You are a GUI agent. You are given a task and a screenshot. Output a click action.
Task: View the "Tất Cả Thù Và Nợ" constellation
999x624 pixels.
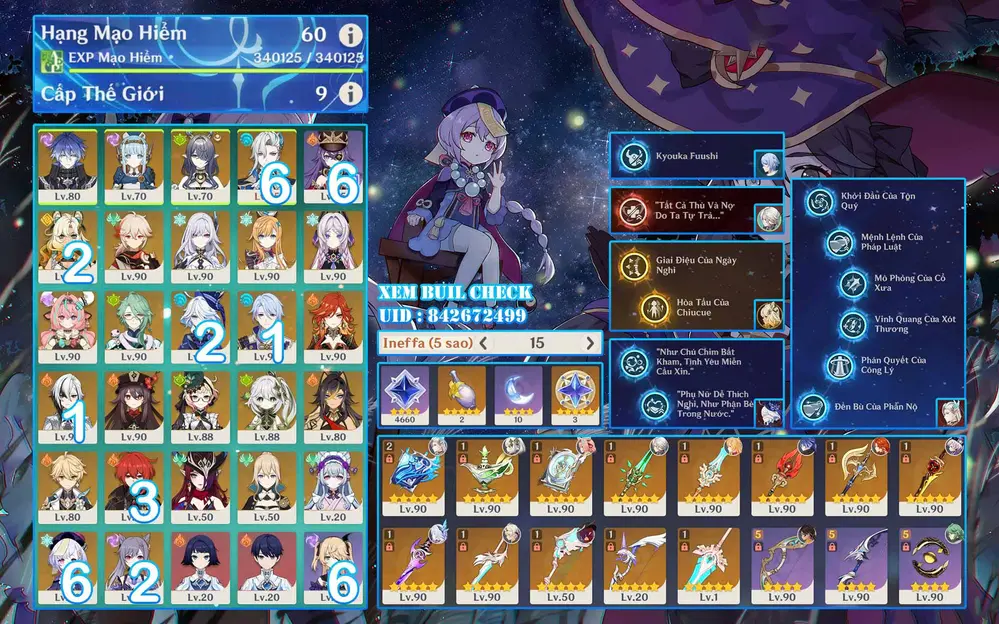coord(631,210)
